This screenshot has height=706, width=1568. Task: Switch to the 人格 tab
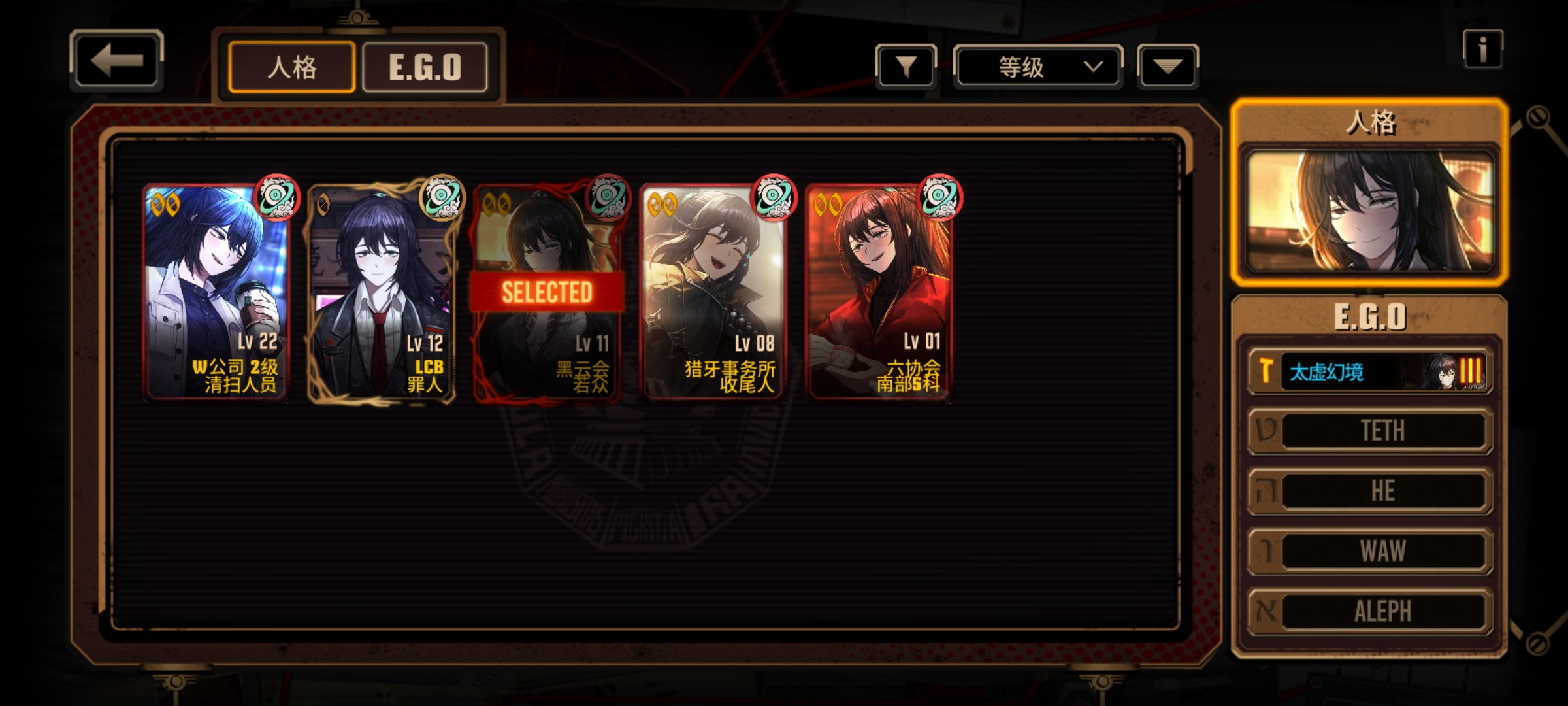tap(291, 67)
